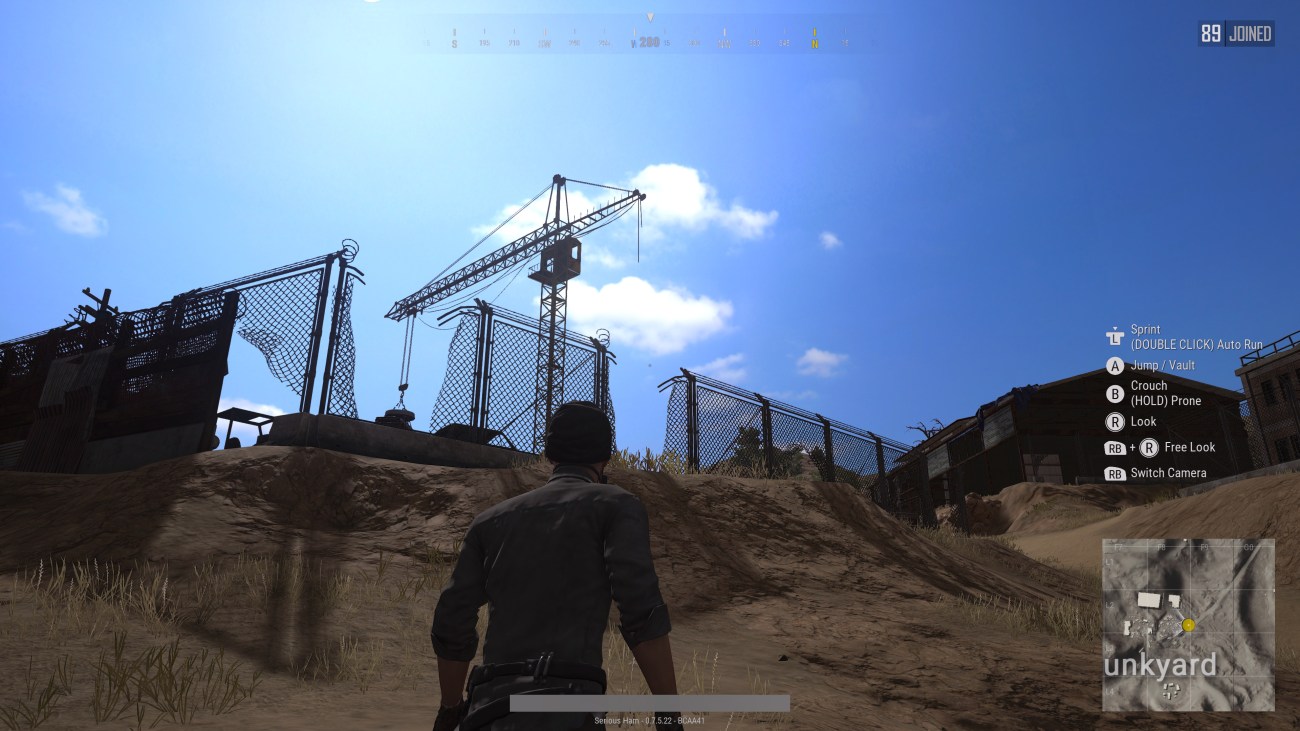Select the A Jump / Vault button icon
This screenshot has width=1300, height=731.
click(x=1116, y=365)
